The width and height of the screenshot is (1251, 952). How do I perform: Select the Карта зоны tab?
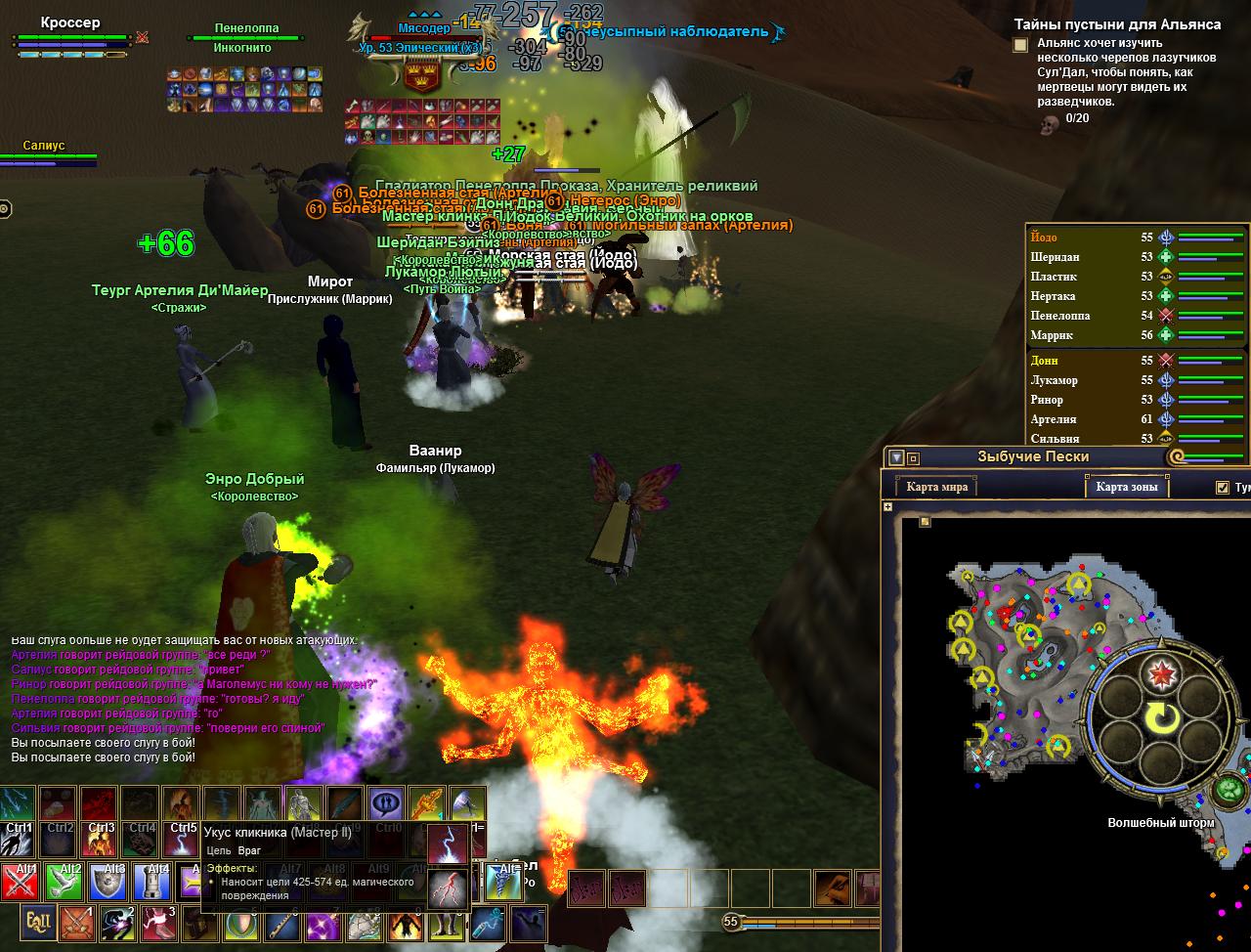coord(1126,487)
